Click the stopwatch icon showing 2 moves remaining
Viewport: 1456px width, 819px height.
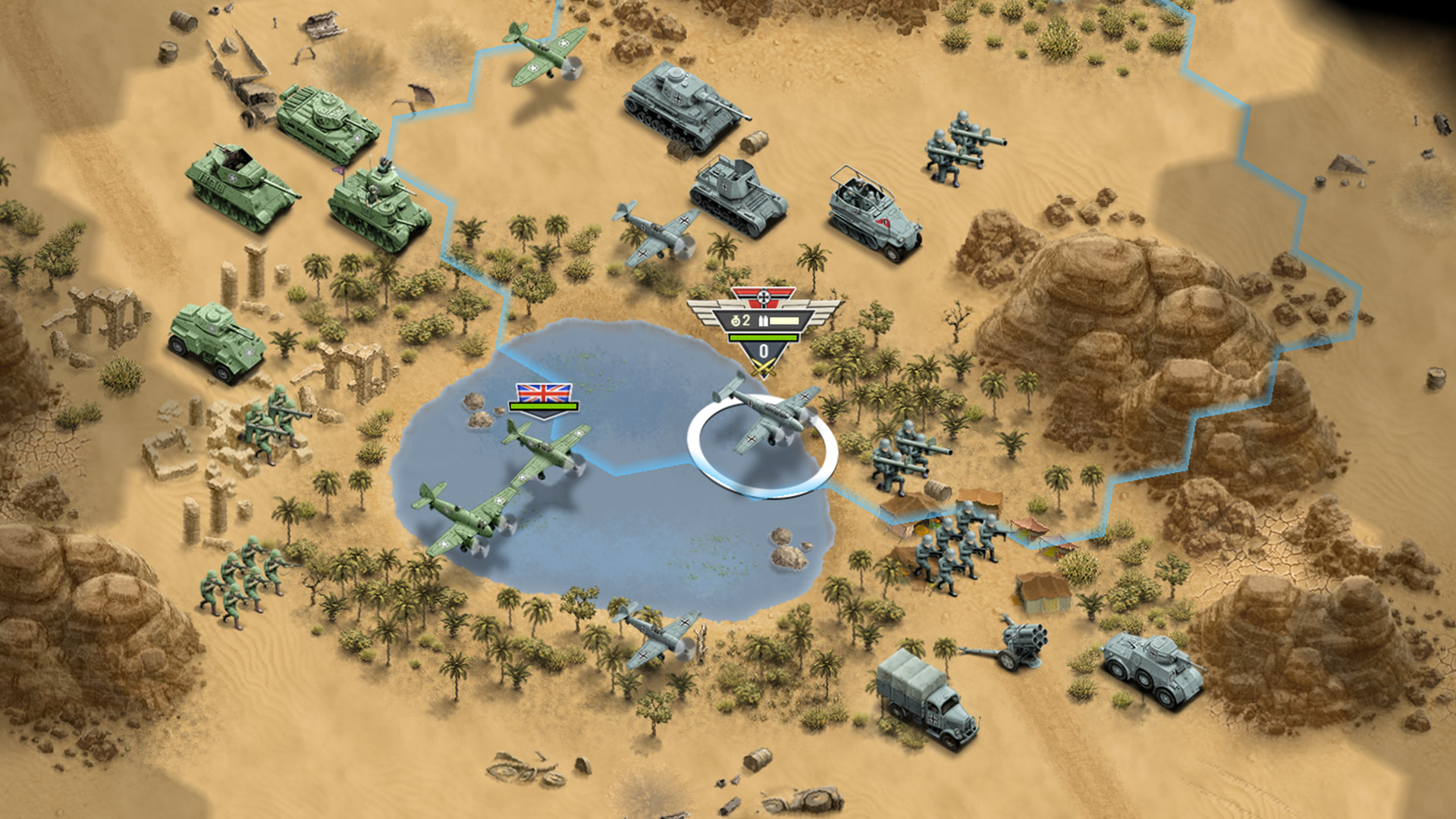736,321
